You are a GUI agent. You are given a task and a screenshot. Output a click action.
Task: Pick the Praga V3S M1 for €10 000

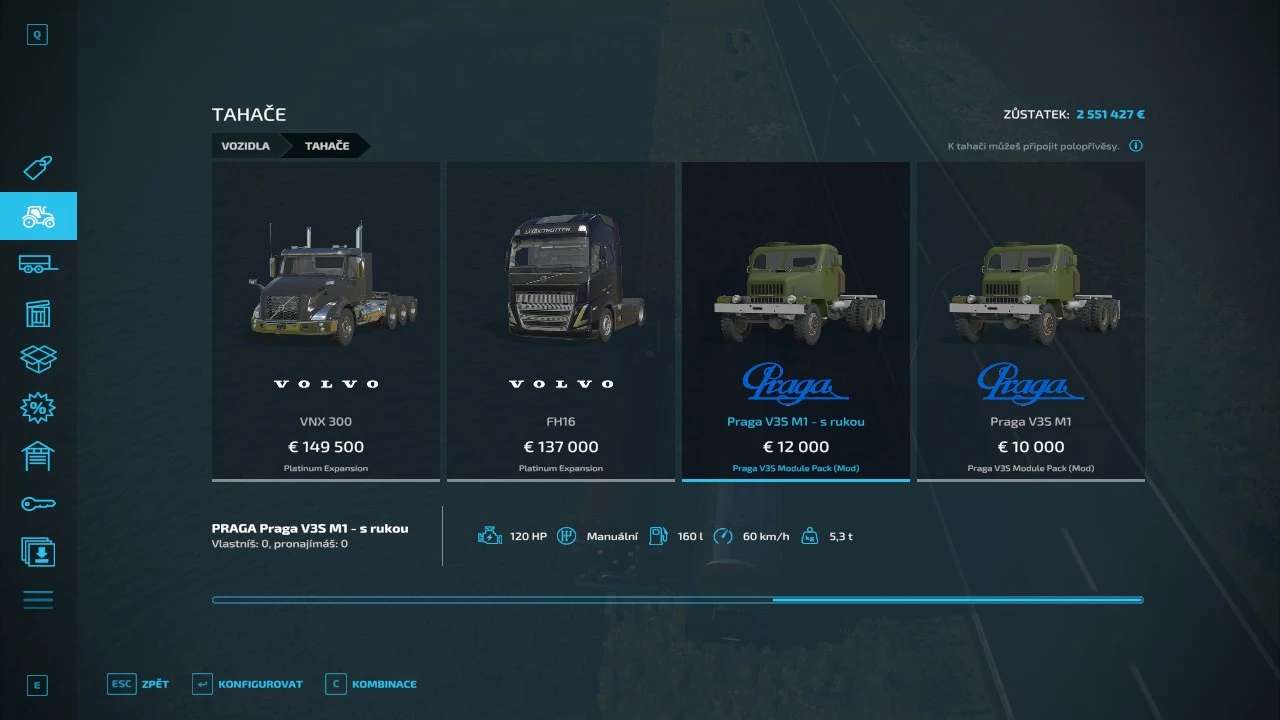pos(1030,320)
